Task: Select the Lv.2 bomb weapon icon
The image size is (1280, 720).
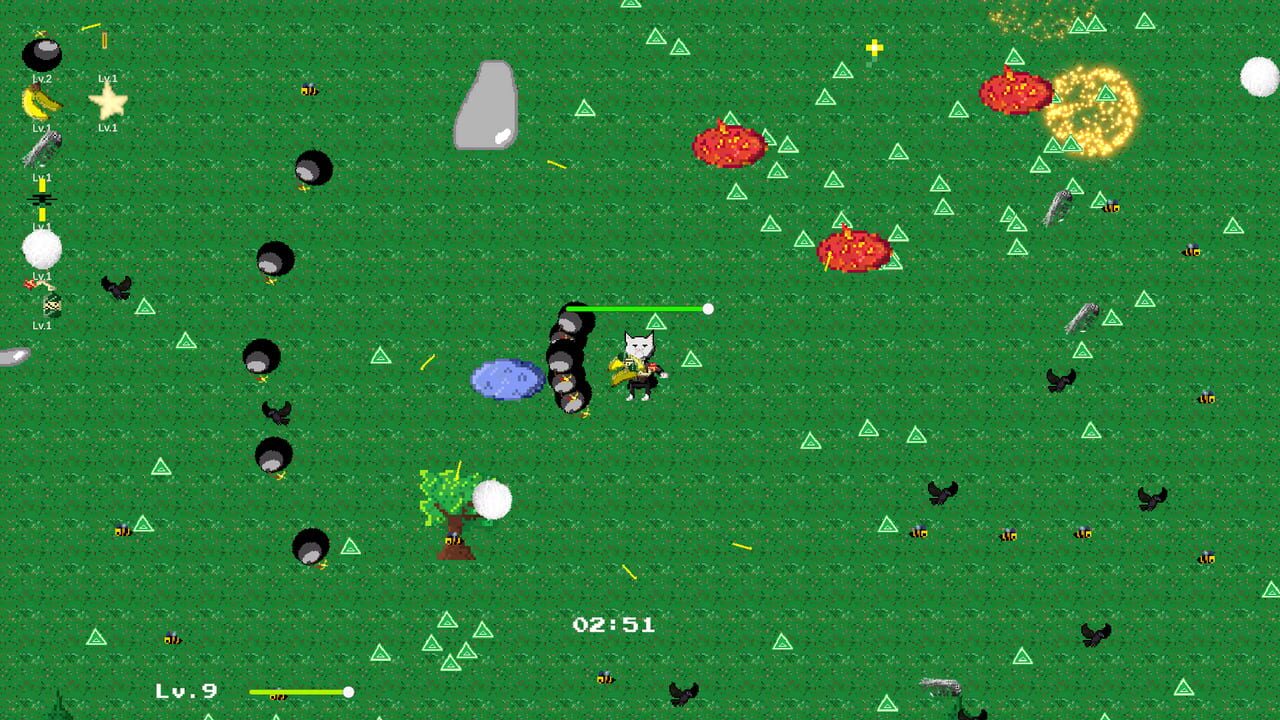Action: (42, 52)
